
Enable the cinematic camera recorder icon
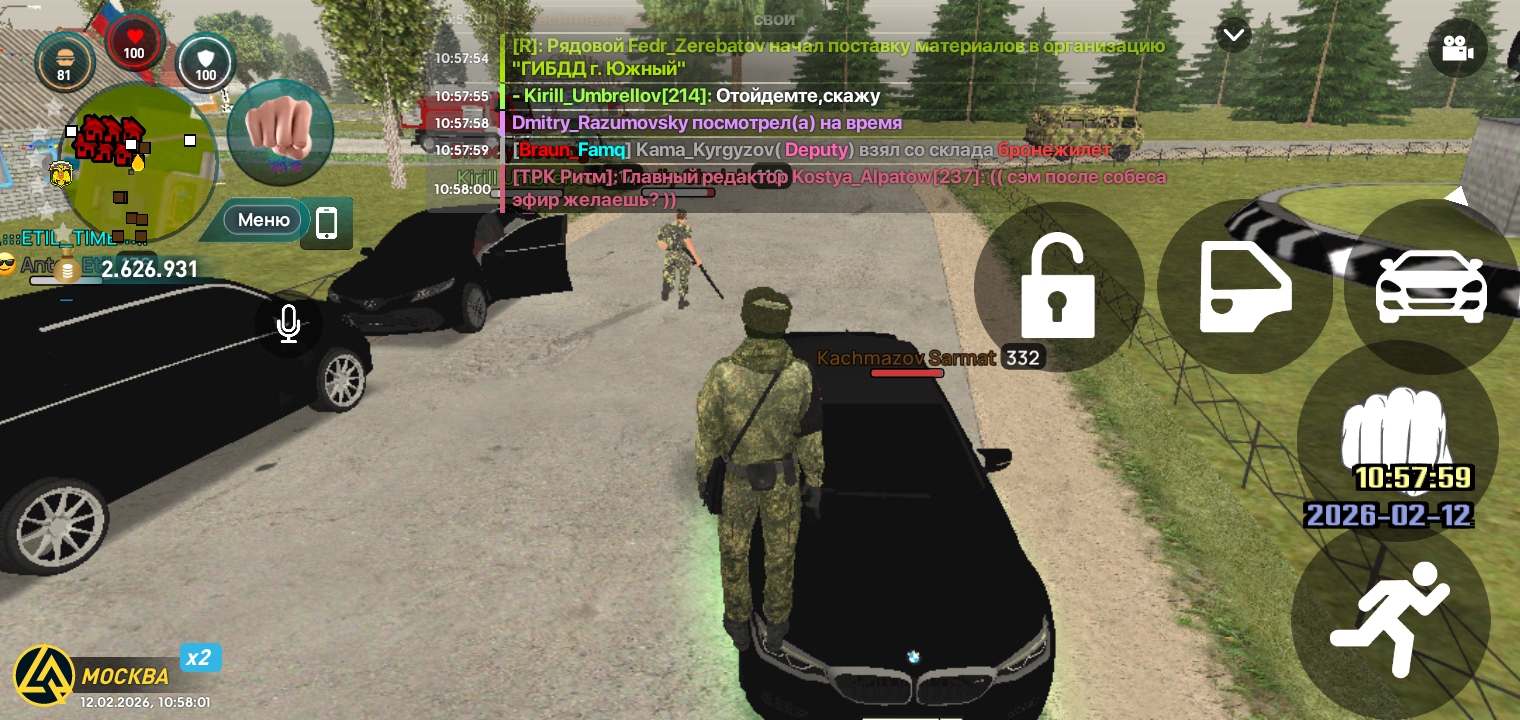(x=1458, y=48)
